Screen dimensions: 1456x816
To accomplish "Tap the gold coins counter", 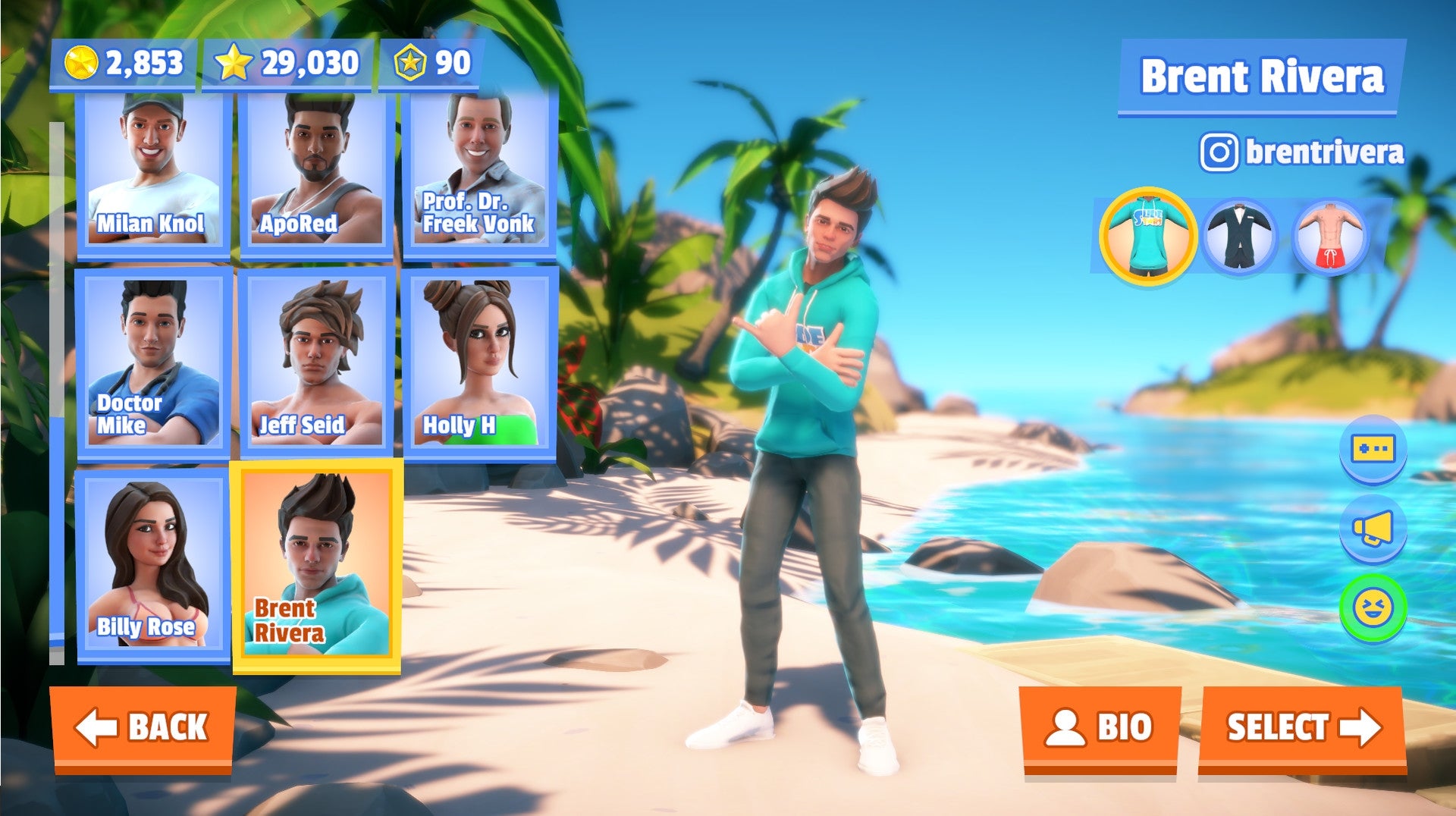I will point(121,64).
